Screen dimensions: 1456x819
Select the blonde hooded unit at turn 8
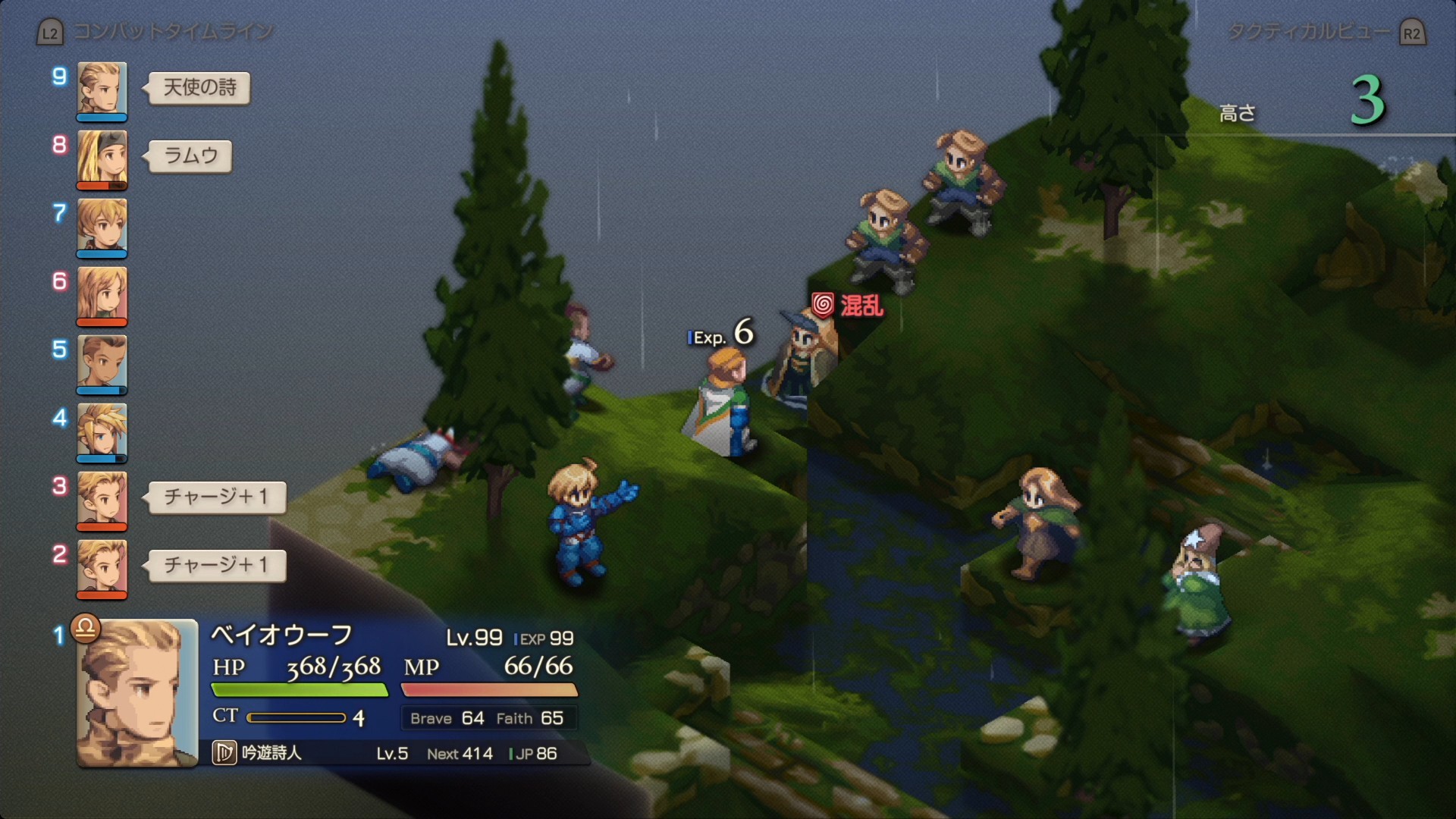tap(102, 158)
